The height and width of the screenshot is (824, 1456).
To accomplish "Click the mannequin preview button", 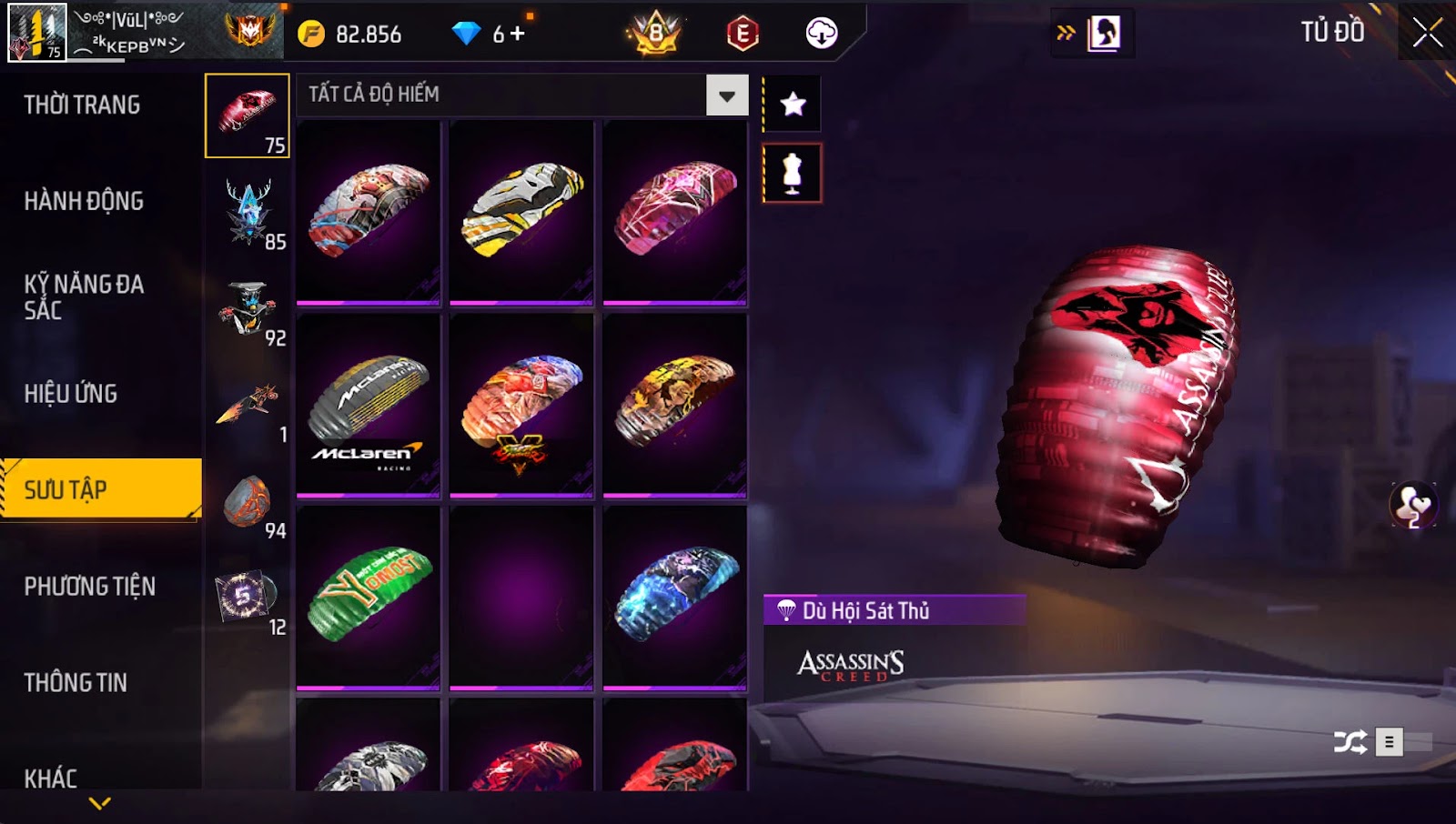I will coord(792,173).
